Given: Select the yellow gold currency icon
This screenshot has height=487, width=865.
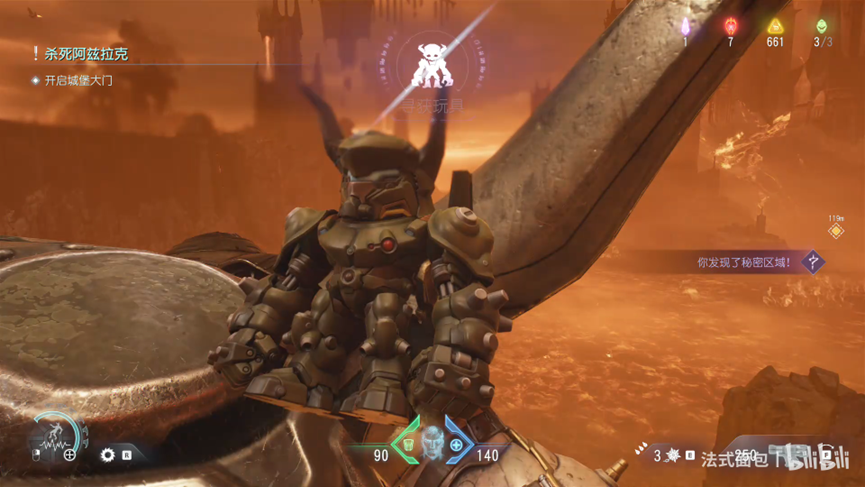Looking at the screenshot, I should point(775,27).
